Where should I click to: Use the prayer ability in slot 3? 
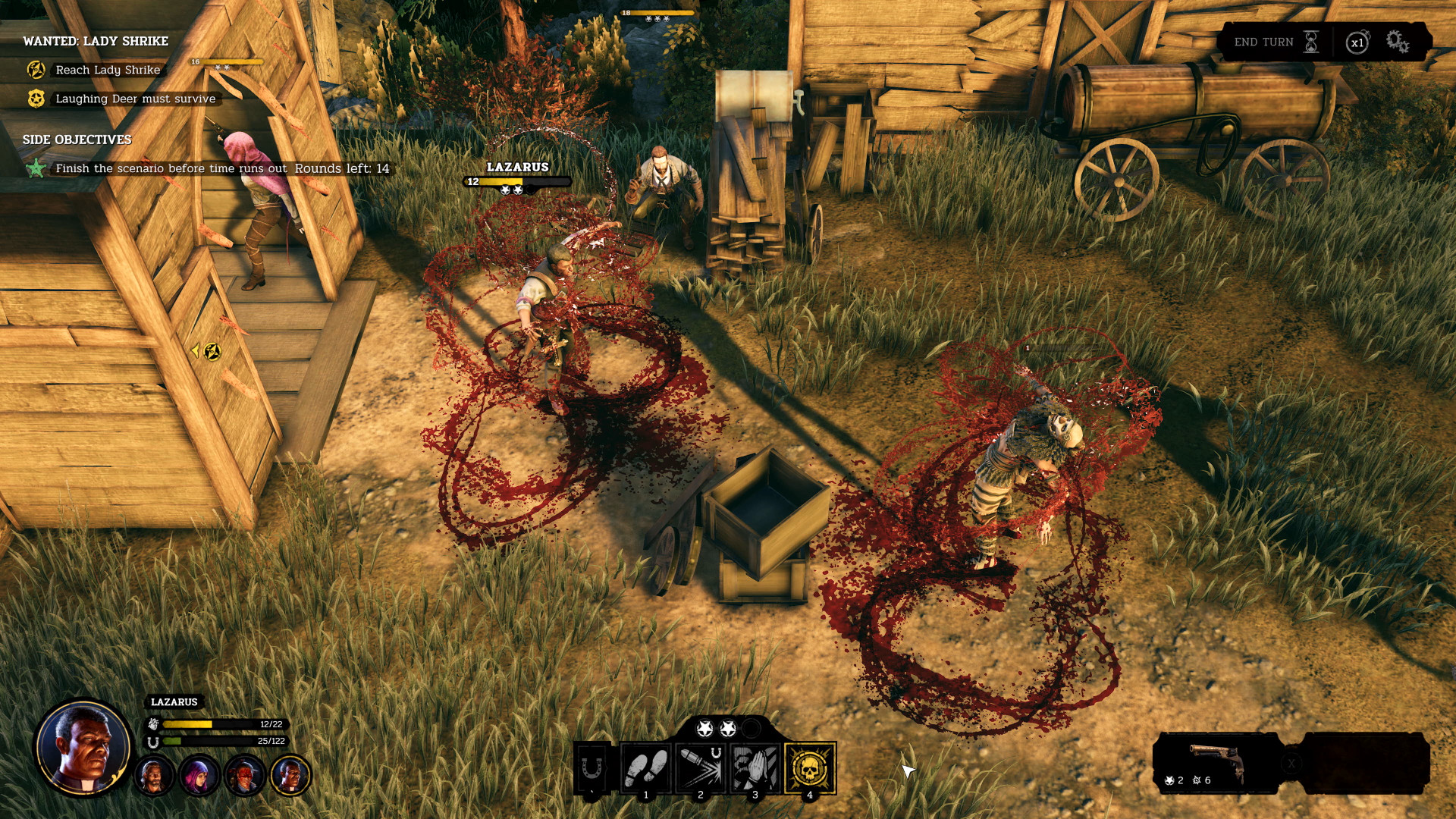pos(754,768)
